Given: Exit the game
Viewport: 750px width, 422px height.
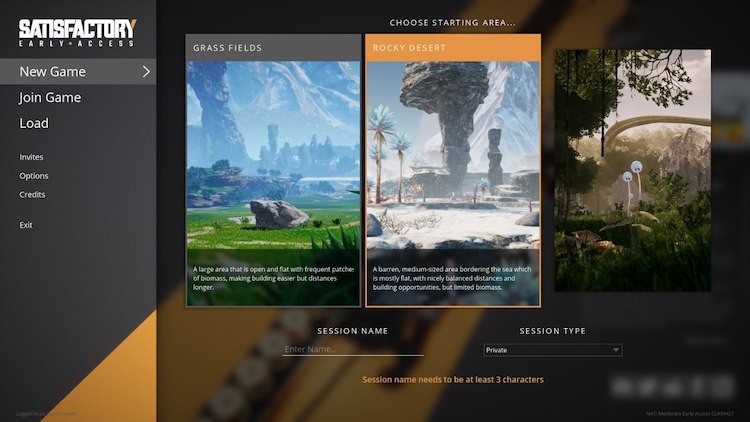Looking at the screenshot, I should [x=26, y=225].
